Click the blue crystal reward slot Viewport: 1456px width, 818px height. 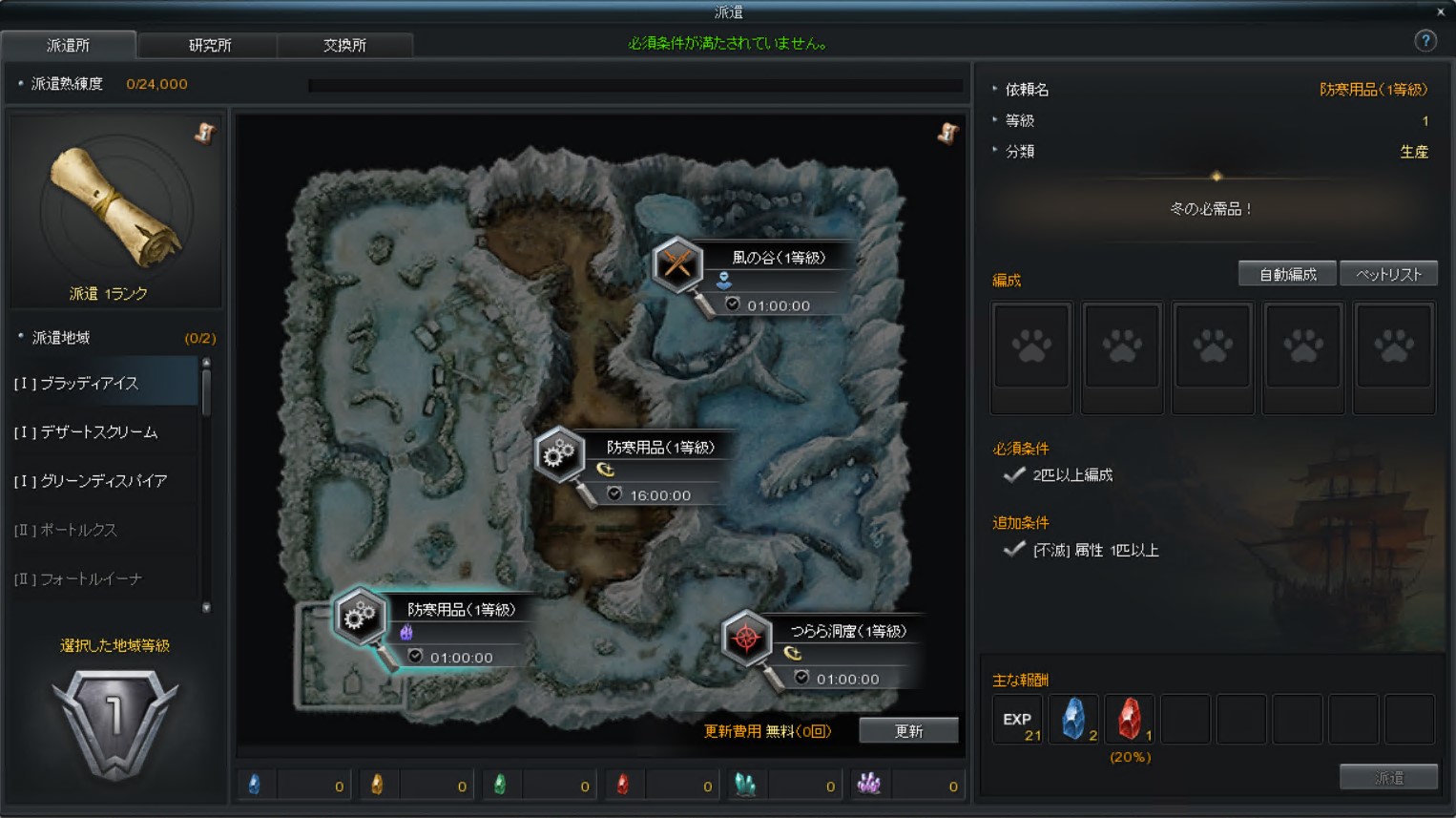click(x=1073, y=719)
